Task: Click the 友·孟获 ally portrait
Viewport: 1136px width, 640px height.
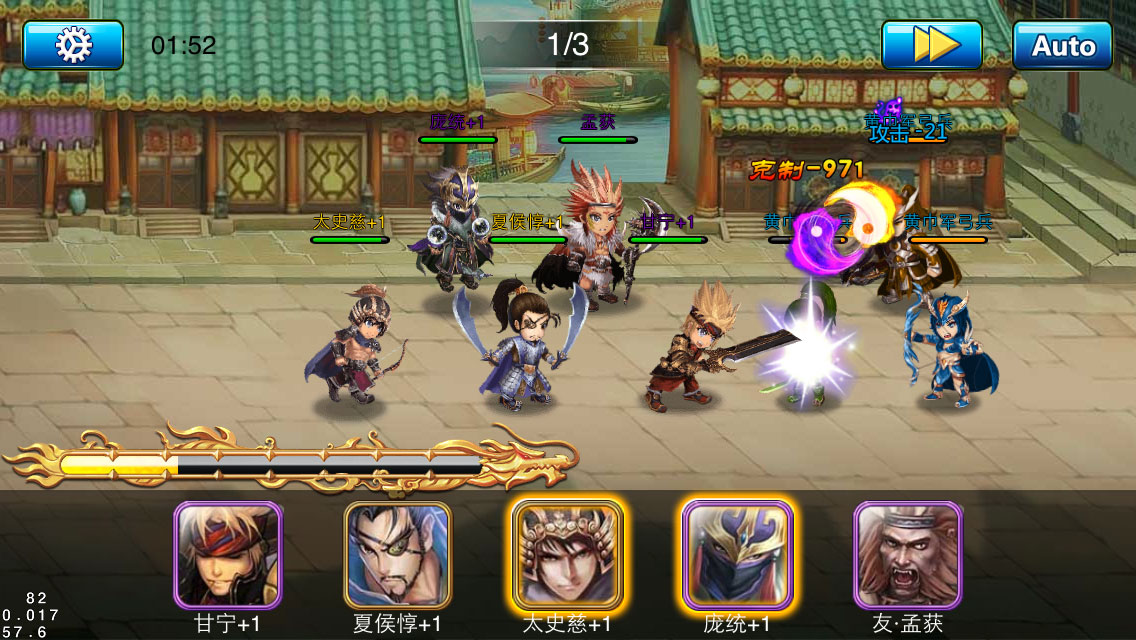Action: pyautogui.click(x=908, y=555)
